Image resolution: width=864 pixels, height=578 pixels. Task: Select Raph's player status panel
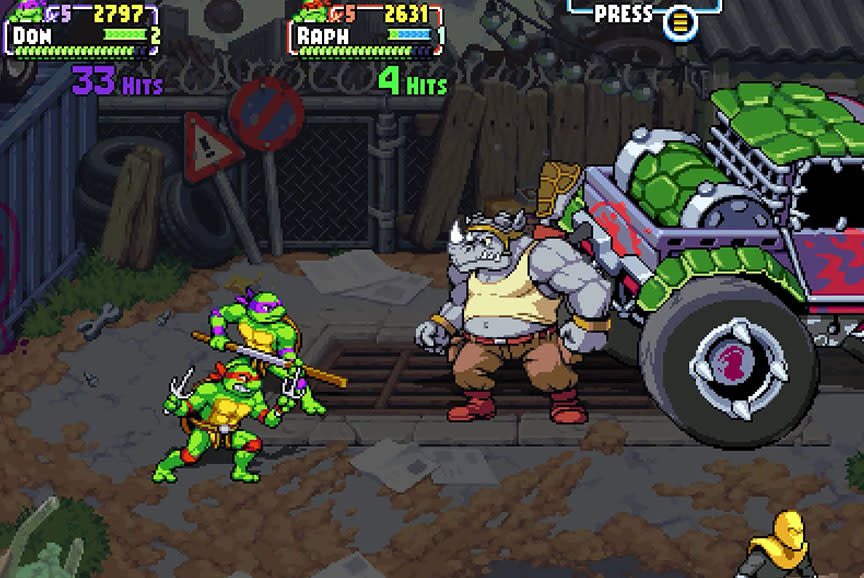coord(368,30)
